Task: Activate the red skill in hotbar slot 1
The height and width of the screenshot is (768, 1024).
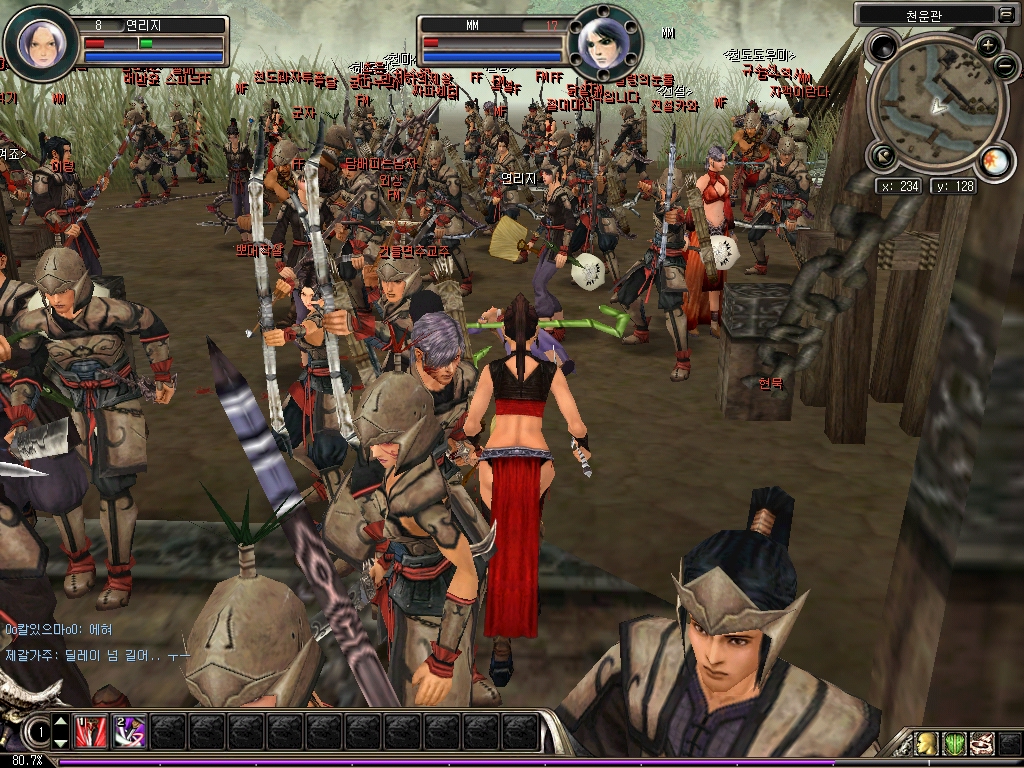Action: (91, 731)
